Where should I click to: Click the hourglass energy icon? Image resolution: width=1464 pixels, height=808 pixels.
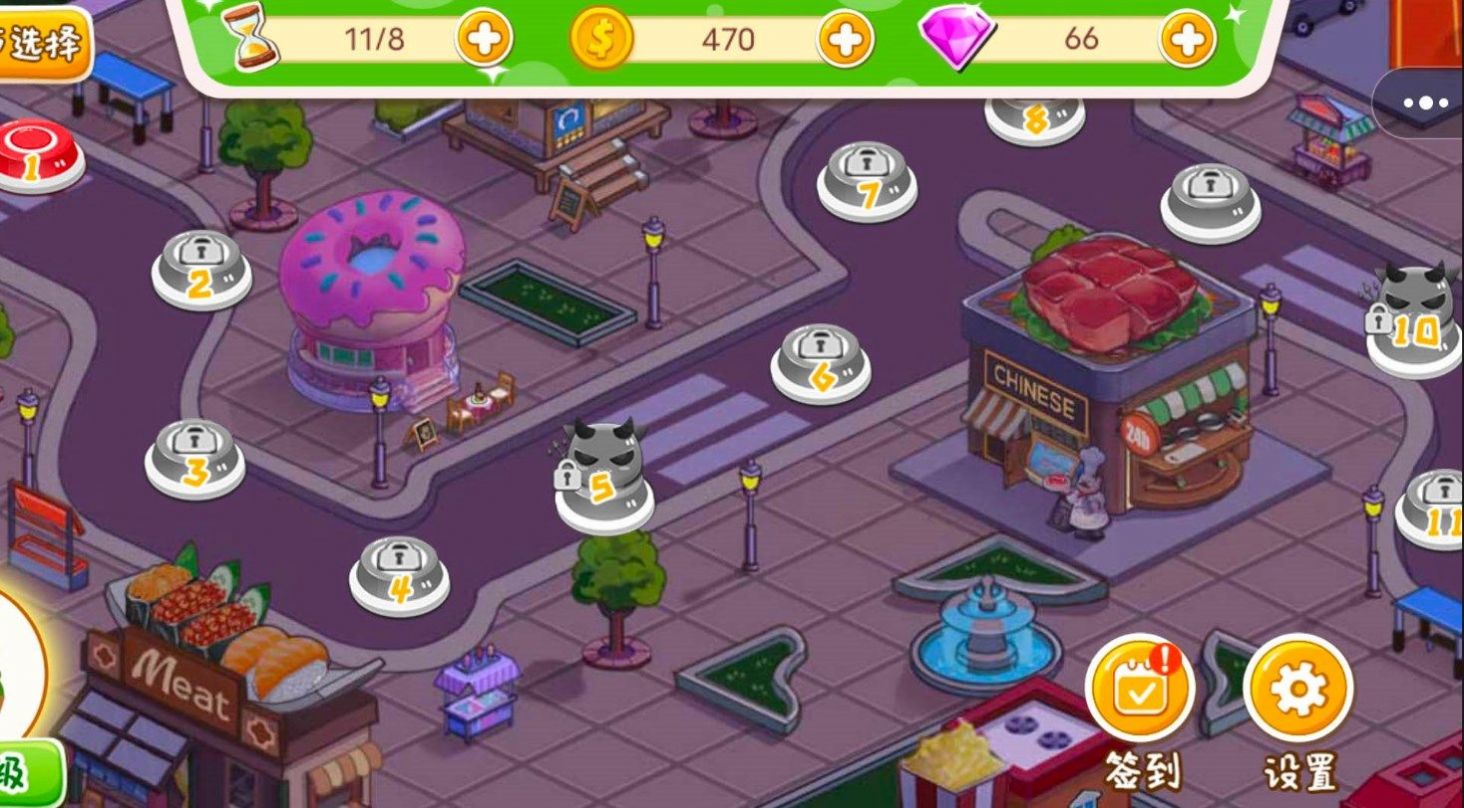(x=252, y=37)
